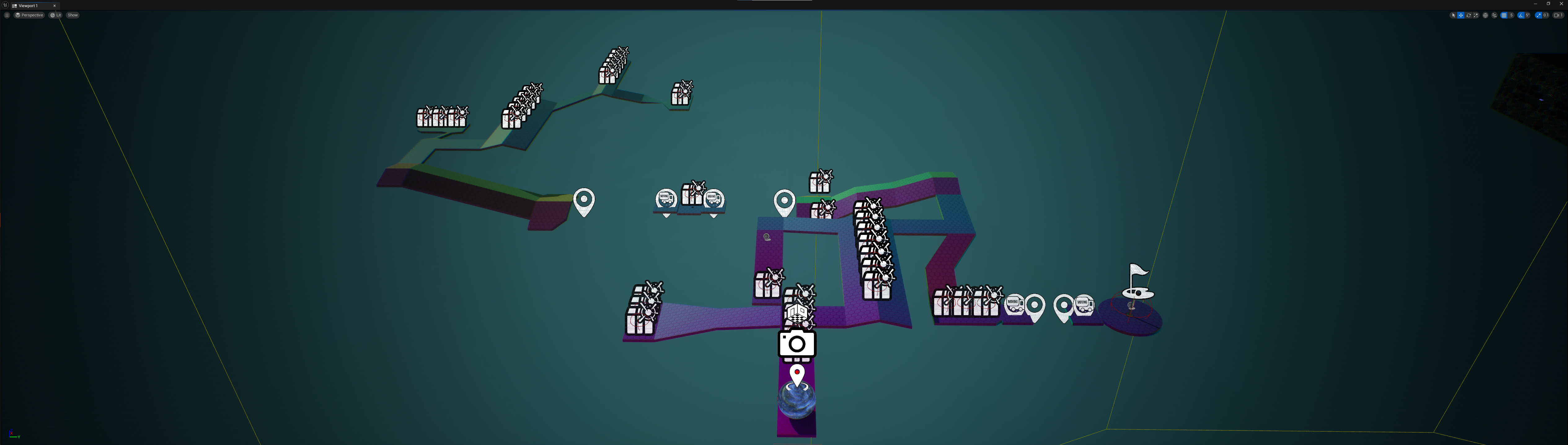Minimize the editor window
The width and height of the screenshot is (1568, 445).
point(1535,4)
